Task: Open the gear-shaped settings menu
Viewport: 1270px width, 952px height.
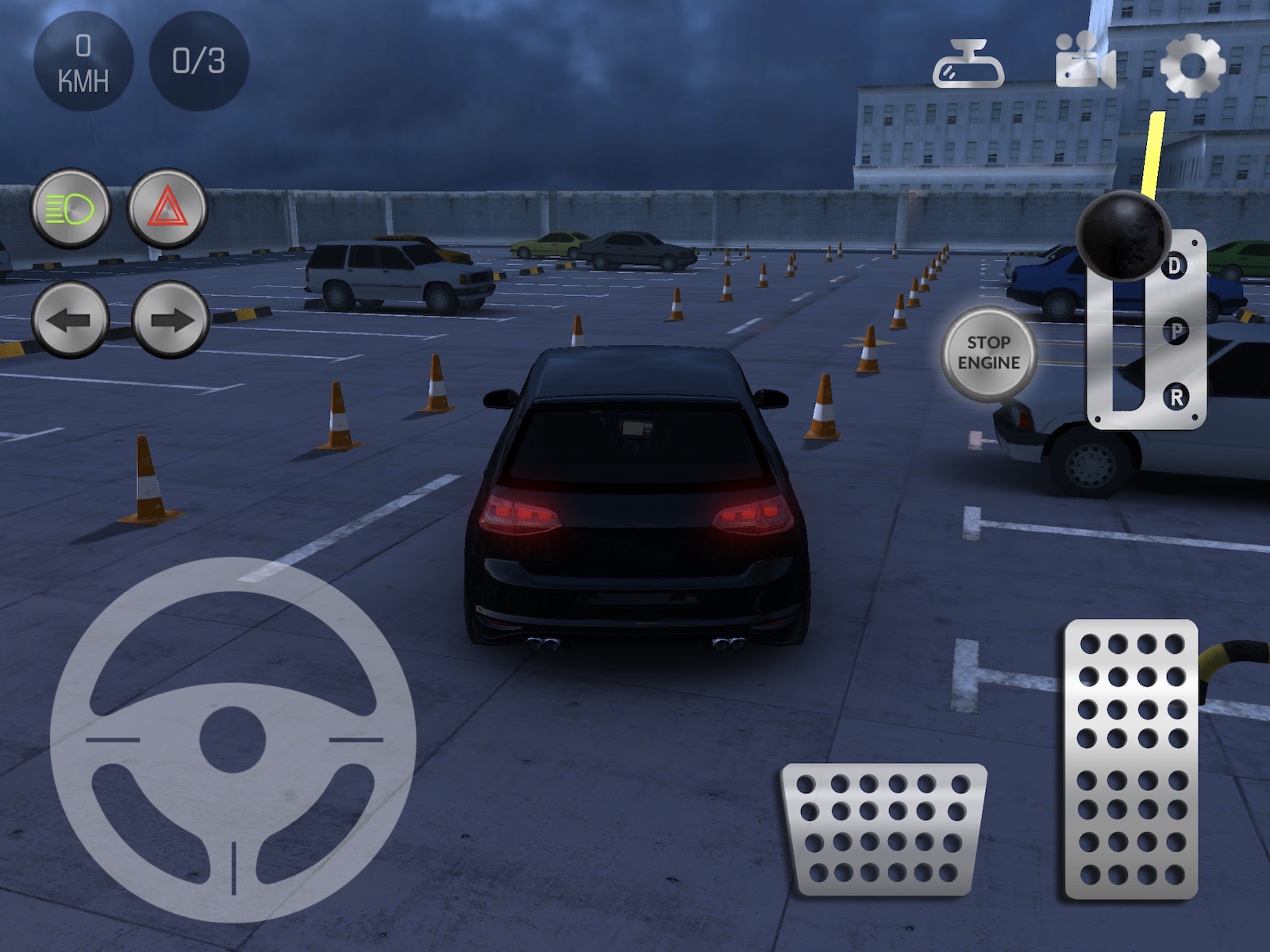Action: point(1192,65)
